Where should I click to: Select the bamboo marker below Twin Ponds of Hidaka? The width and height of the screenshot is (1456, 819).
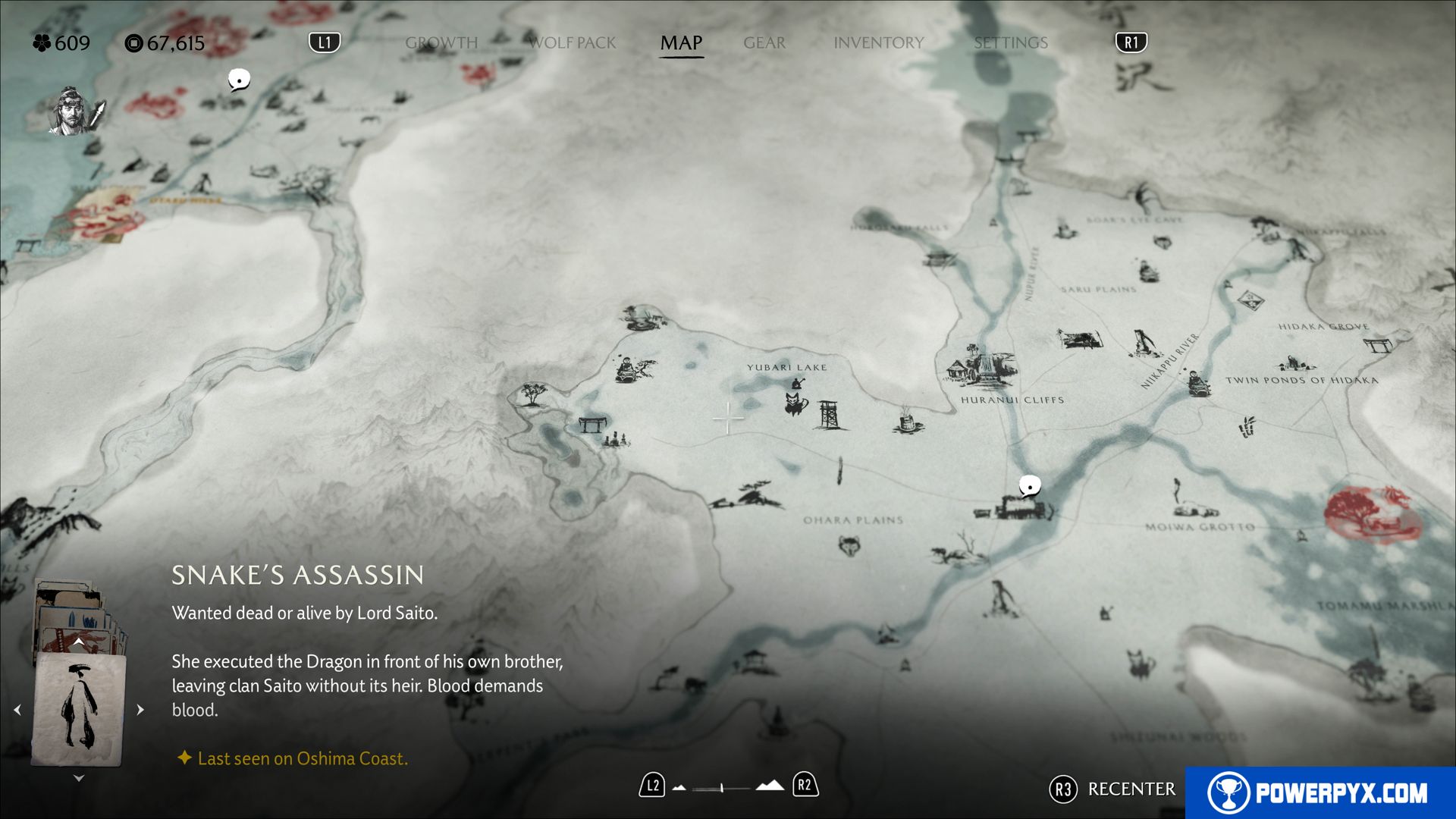[1247, 426]
